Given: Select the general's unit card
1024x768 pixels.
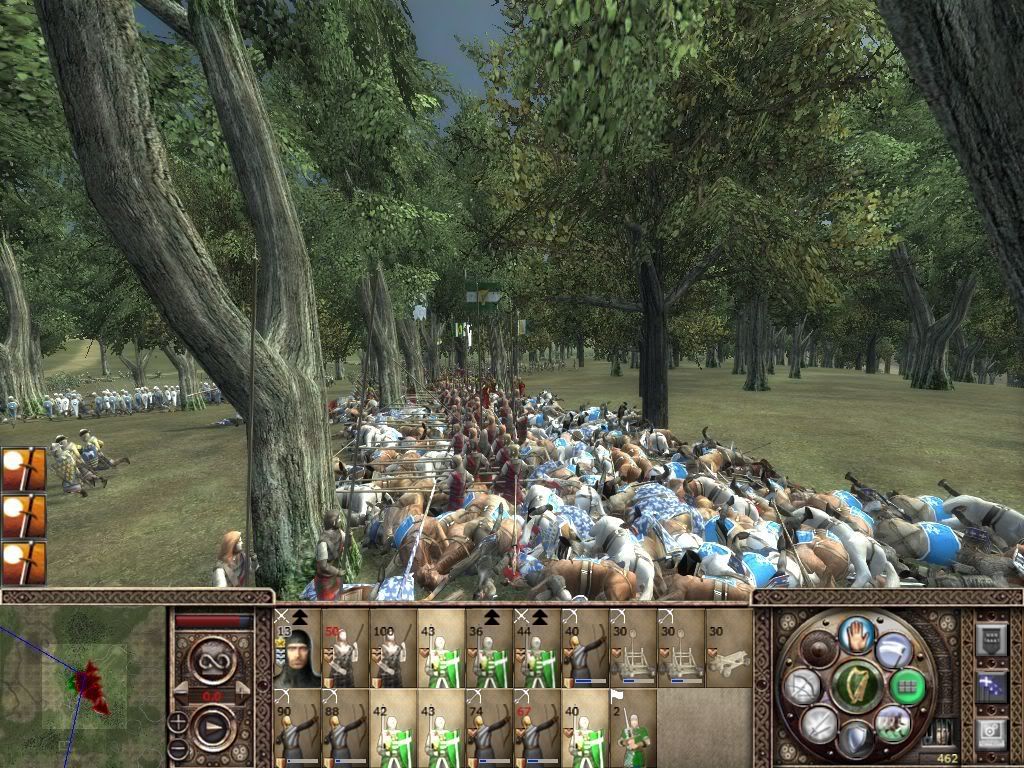Looking at the screenshot, I should (x=297, y=647).
